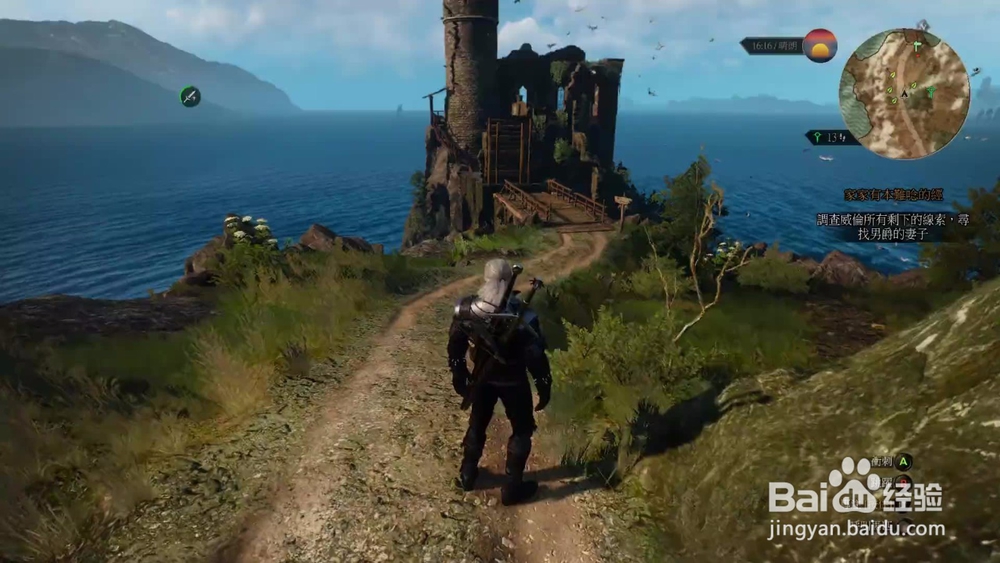Select the green quest marker floating over the sea
The width and height of the screenshot is (1000, 563).
(x=190, y=96)
